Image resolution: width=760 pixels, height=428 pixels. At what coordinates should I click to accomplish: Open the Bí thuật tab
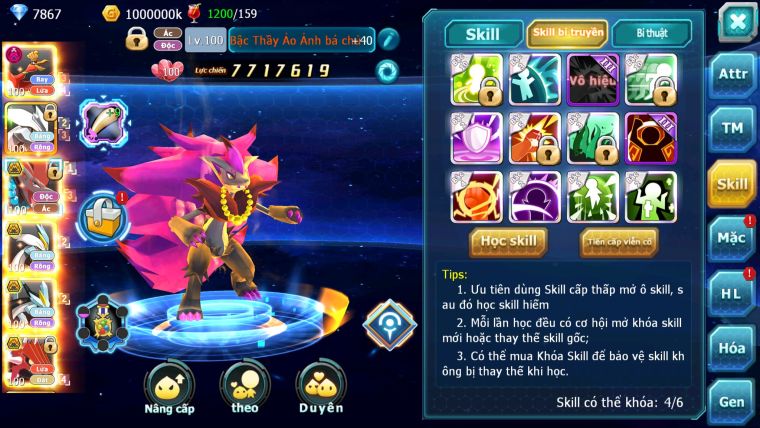(652, 33)
